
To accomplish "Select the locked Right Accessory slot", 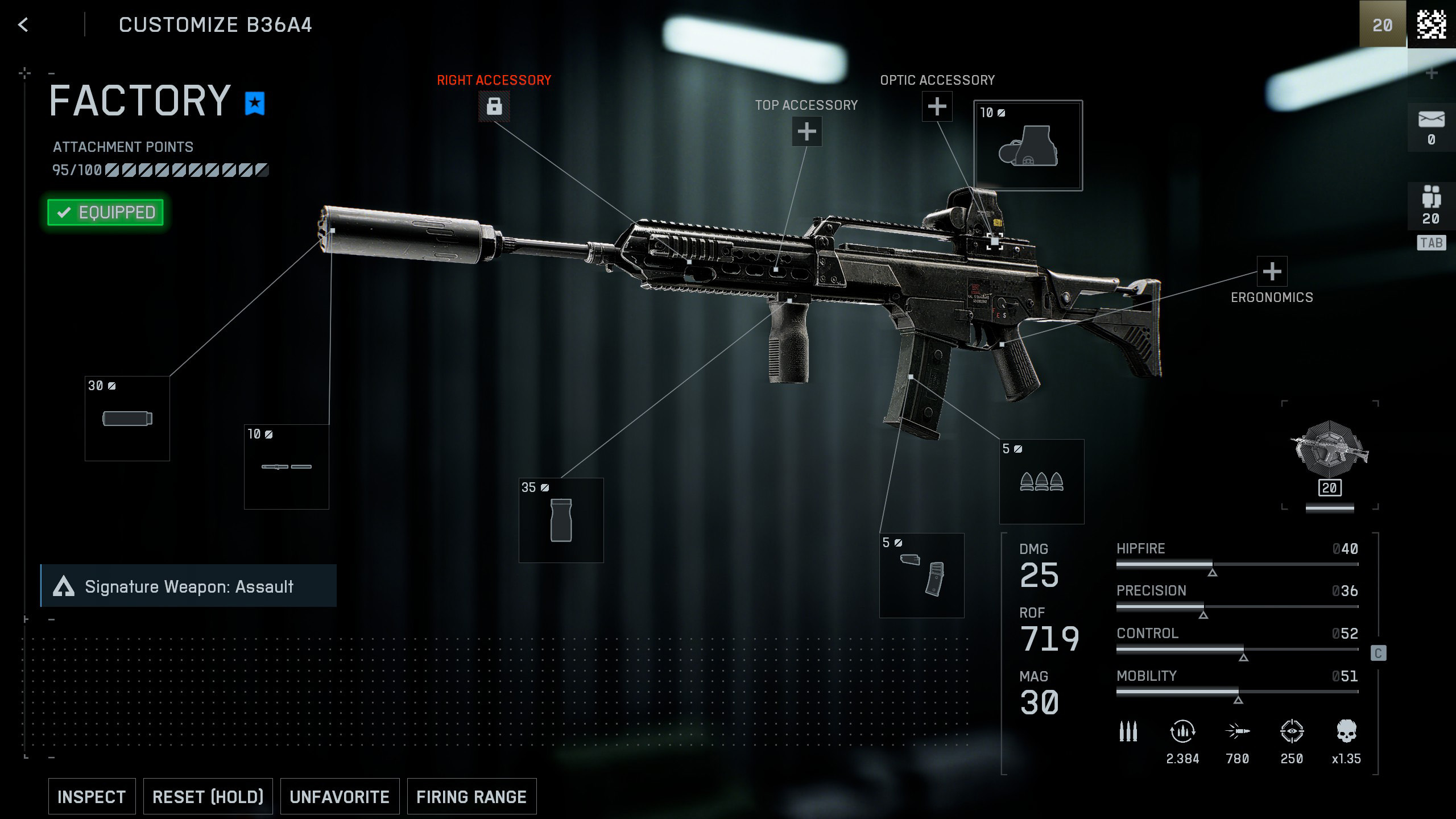I will tap(494, 106).
